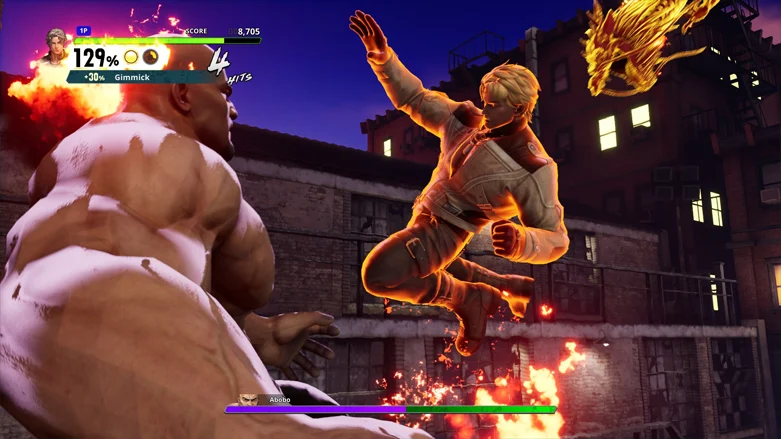Click the player one character portrait
This screenshot has height=439, width=781.
pyautogui.click(x=55, y=46)
